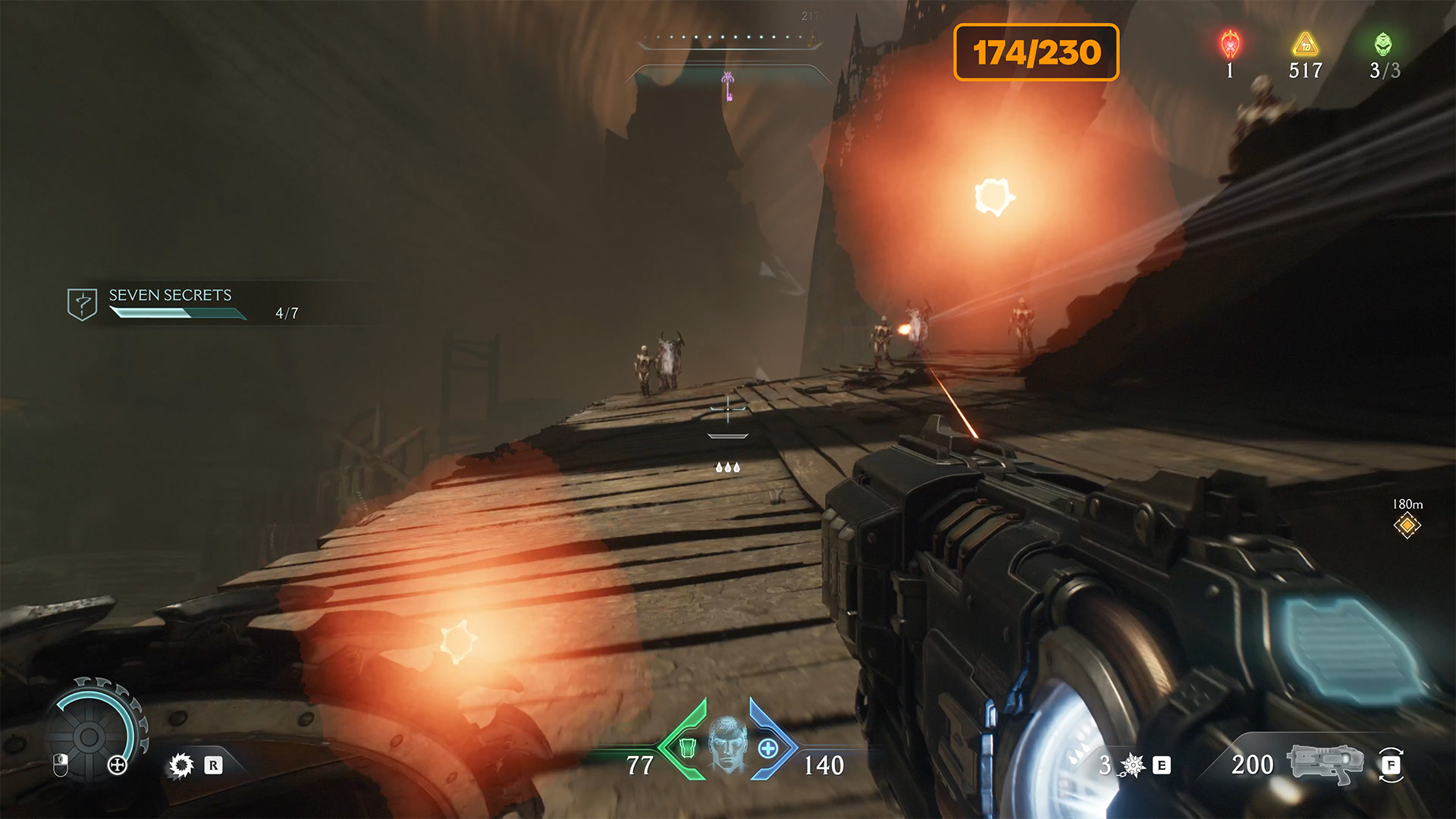Activate the spiked flail melee icon
This screenshot has height=819, width=1456.
point(1132,765)
